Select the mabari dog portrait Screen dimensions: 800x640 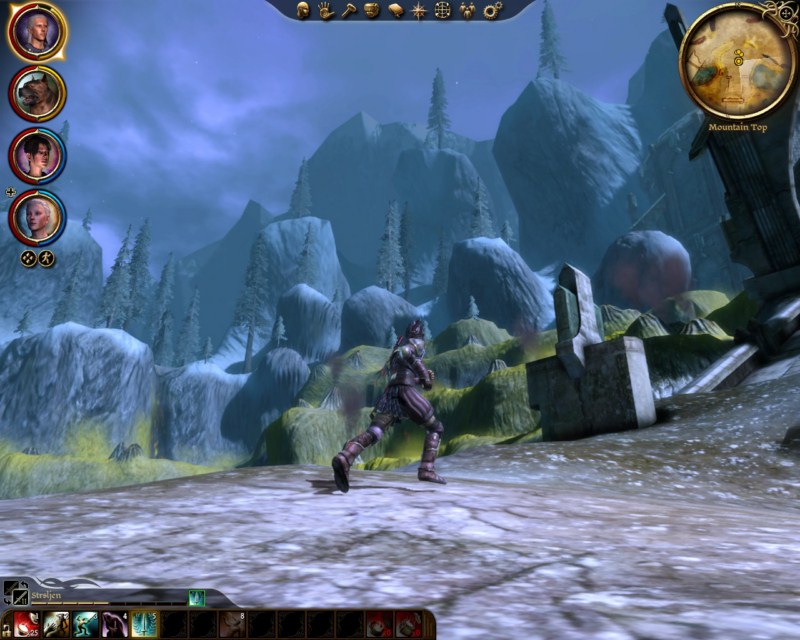click(x=37, y=94)
